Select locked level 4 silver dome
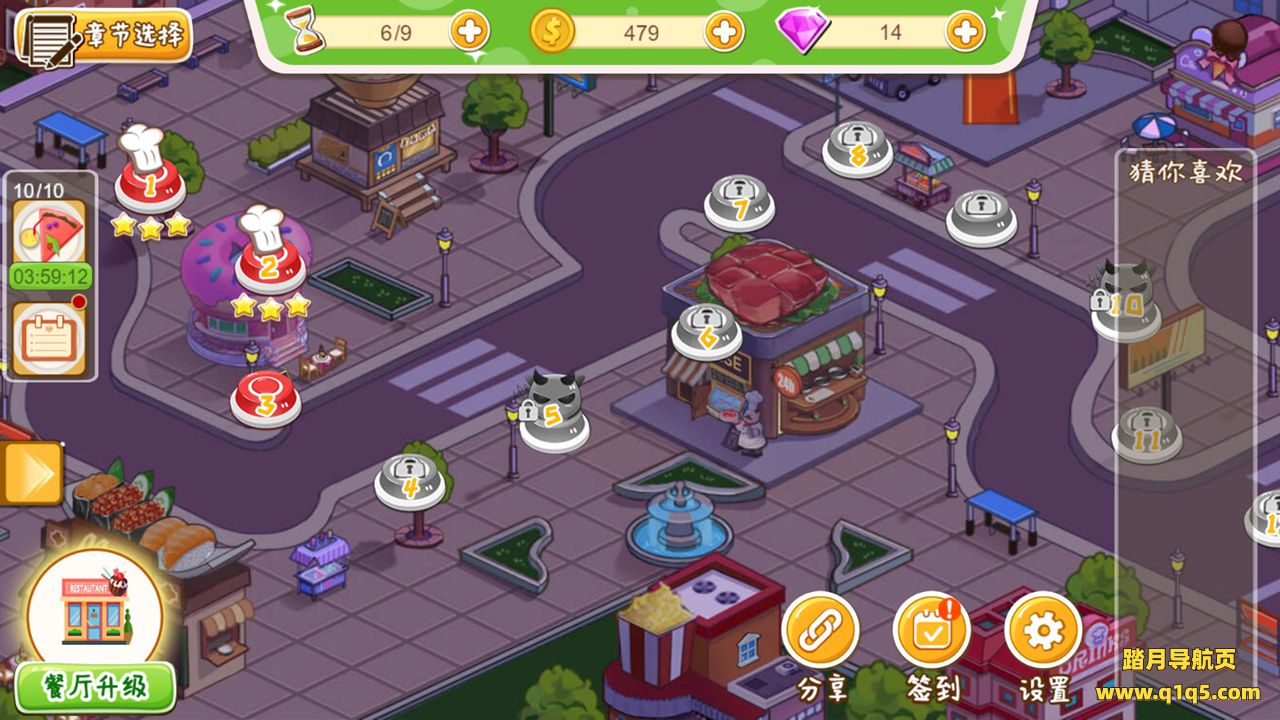Screen dimensions: 1280x720 pos(410,480)
